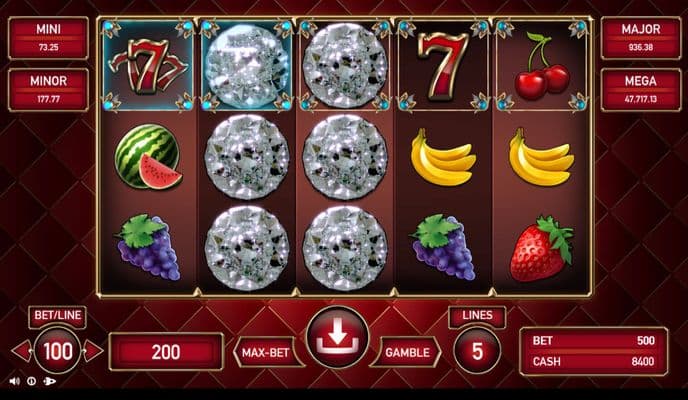Click the rocket quick-spin icon
688x400 pixels.
click(x=49, y=381)
